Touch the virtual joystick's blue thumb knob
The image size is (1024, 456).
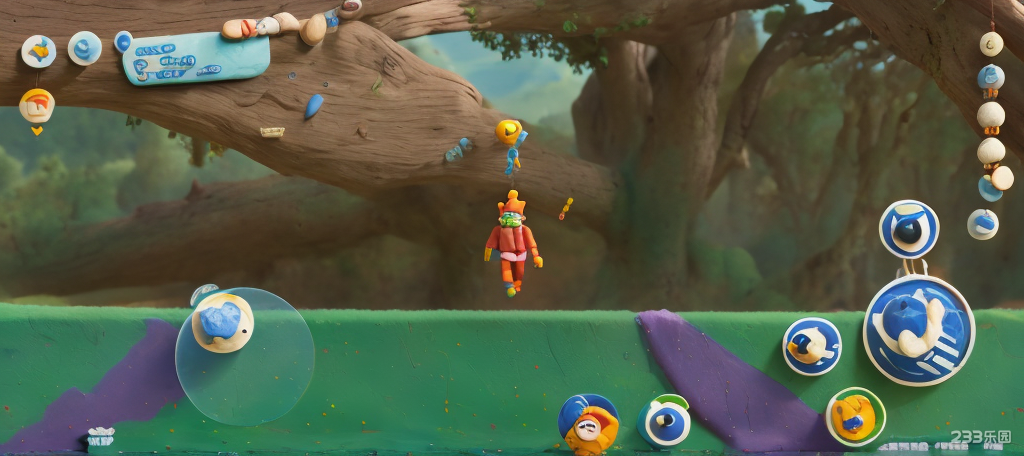pos(222,323)
